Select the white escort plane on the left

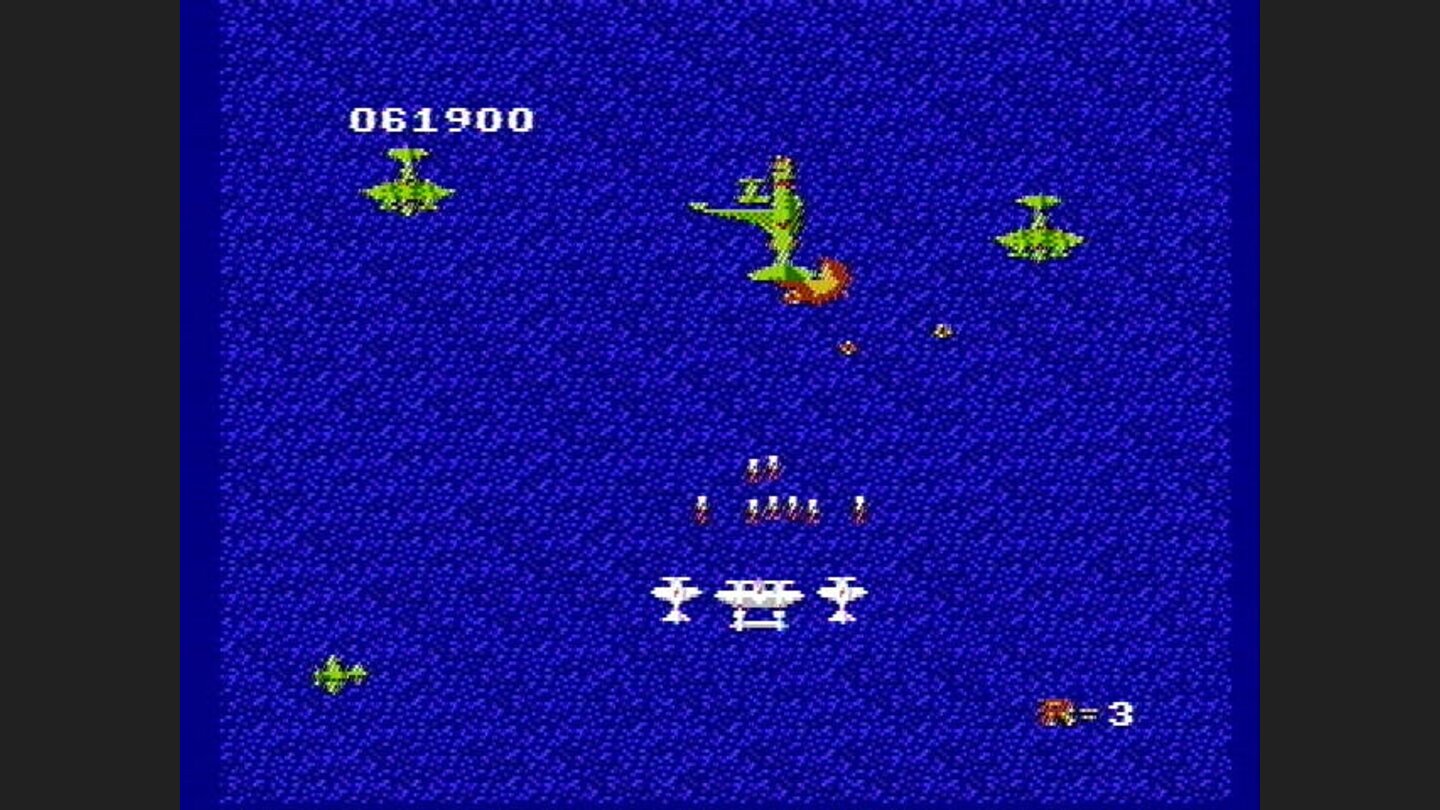point(678,593)
